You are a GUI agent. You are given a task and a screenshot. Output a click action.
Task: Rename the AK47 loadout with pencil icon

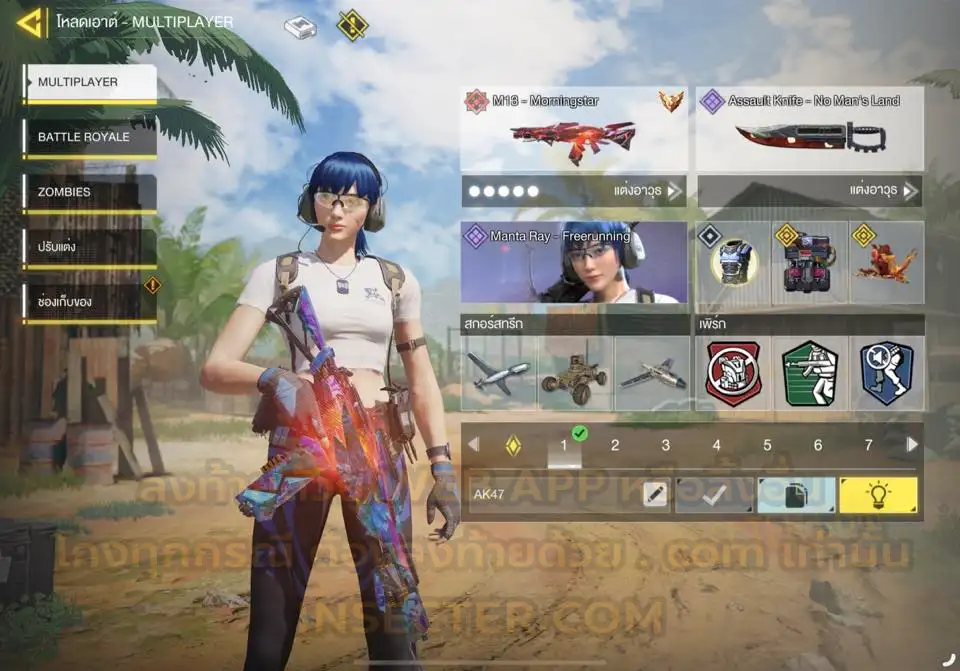pyautogui.click(x=655, y=495)
